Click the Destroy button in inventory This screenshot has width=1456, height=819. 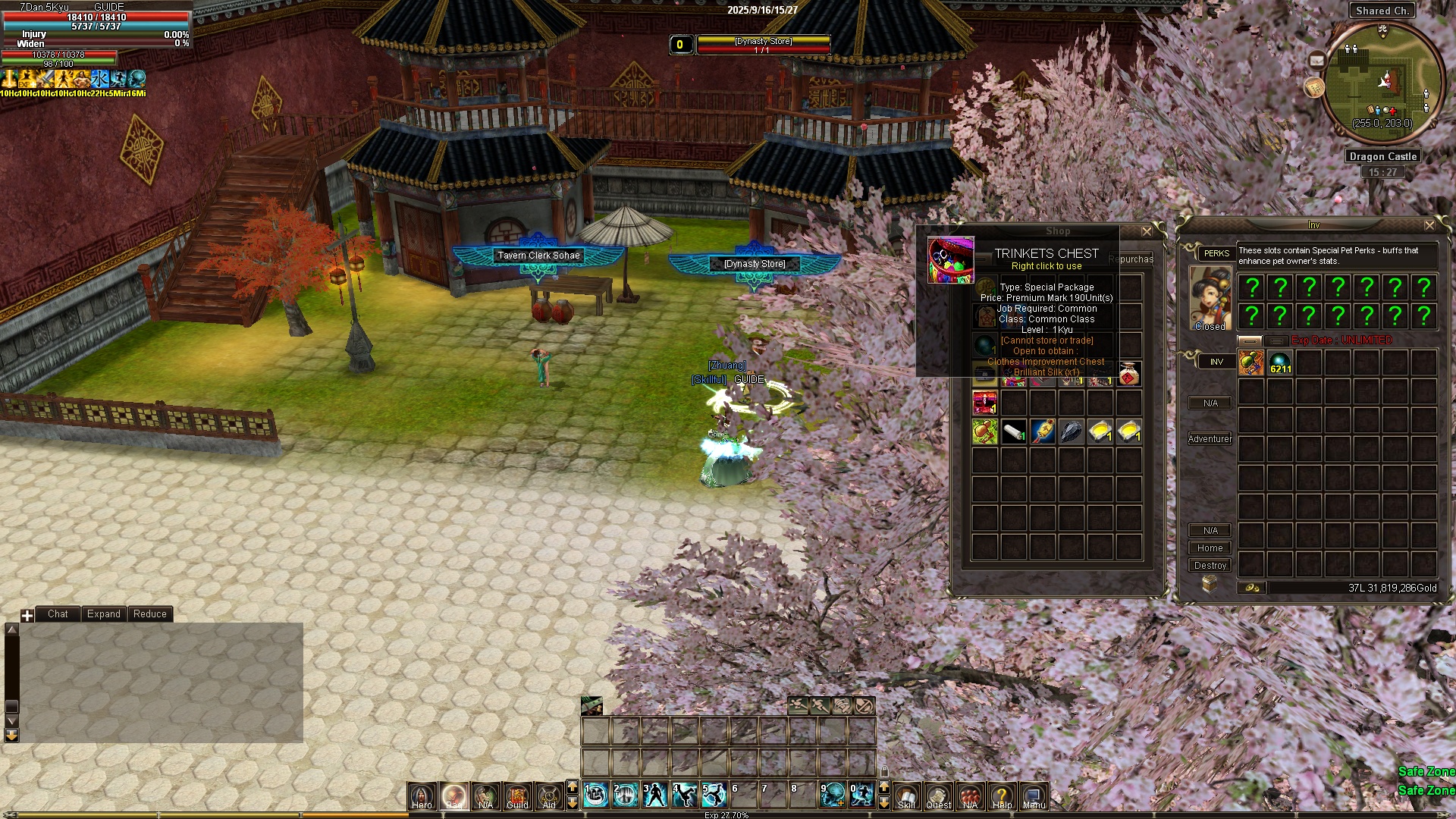[x=1210, y=566]
